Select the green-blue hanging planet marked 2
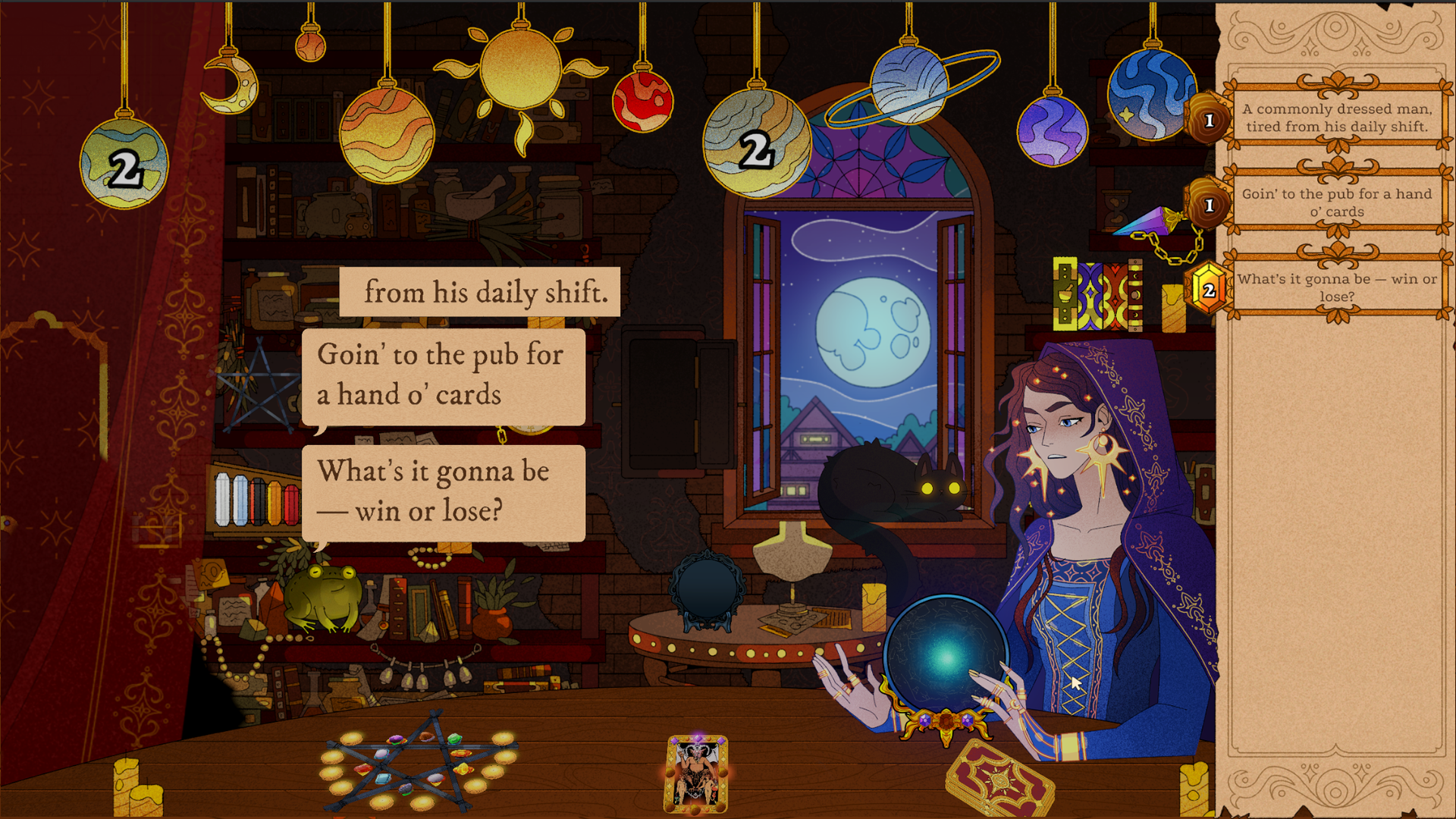 click(x=124, y=163)
